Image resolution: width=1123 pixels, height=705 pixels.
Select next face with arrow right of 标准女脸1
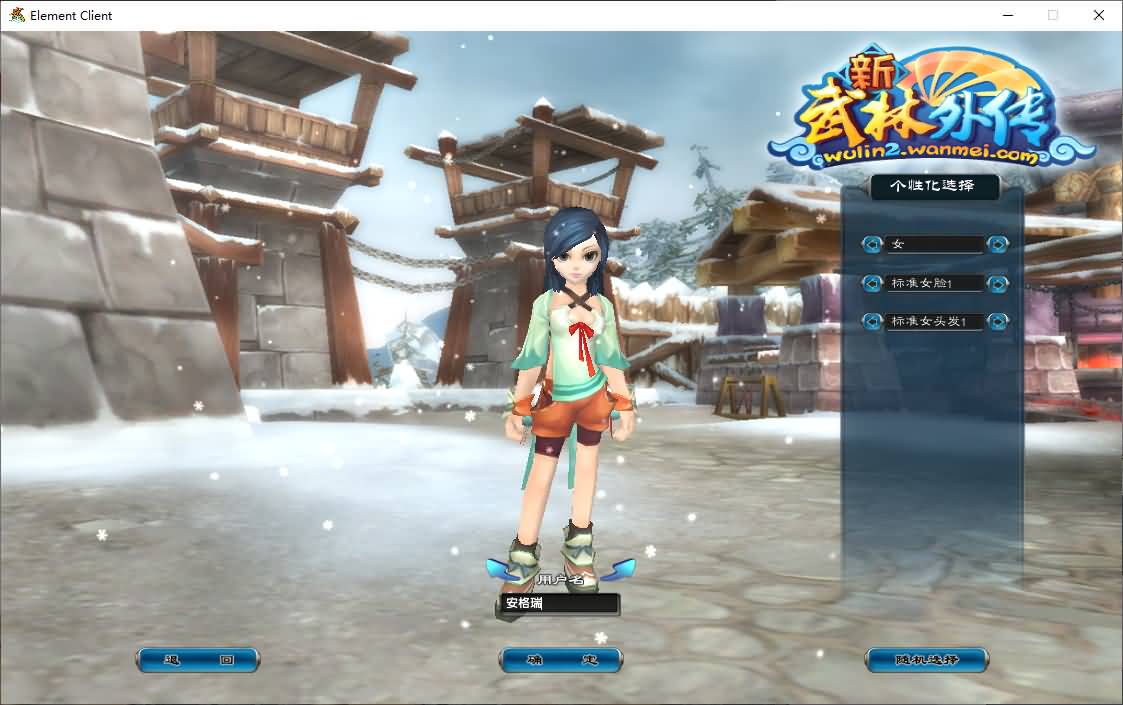997,283
